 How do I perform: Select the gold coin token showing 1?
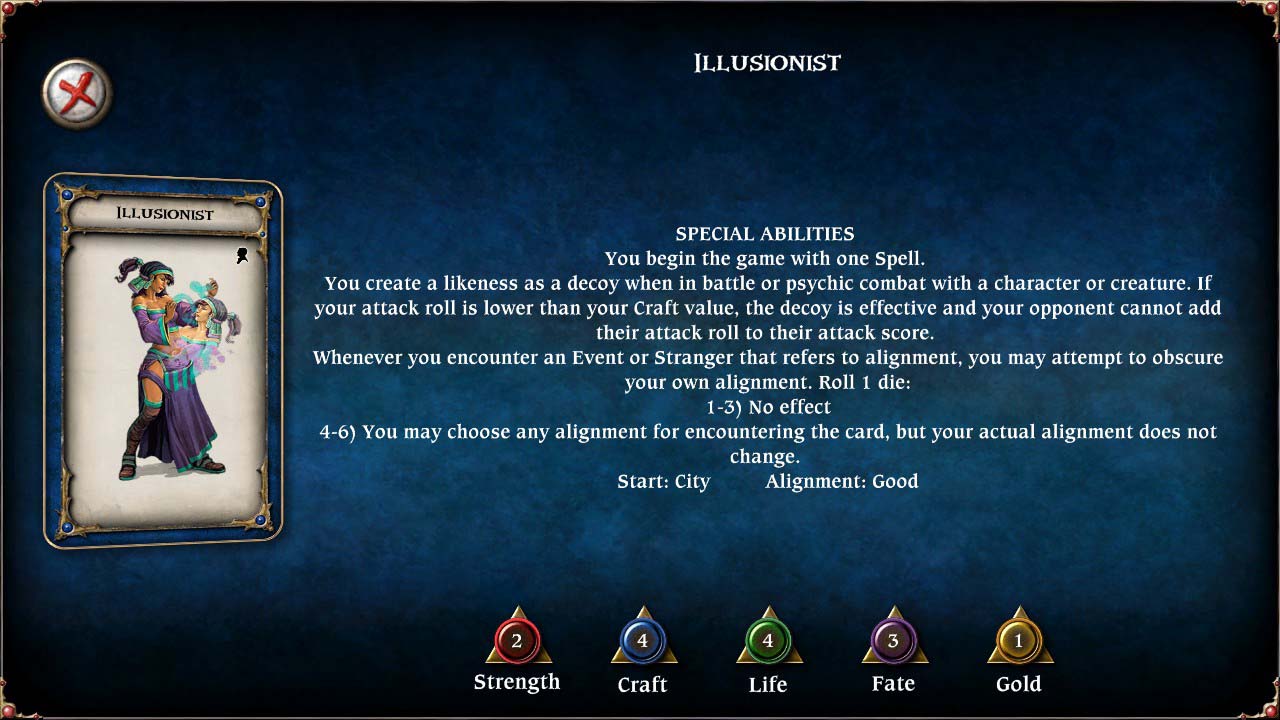[1018, 643]
